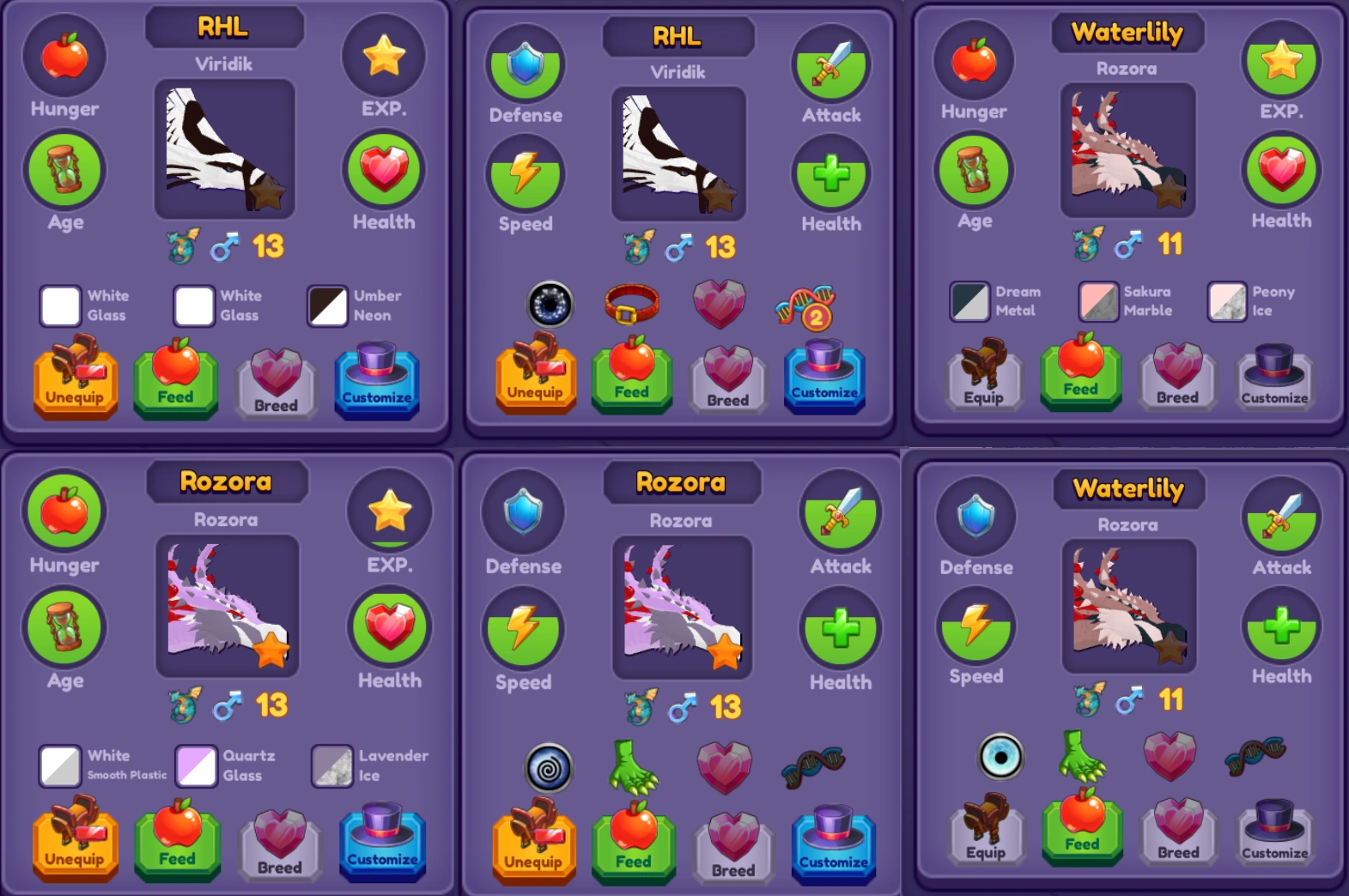Select the Quartz Glass color swatch

(x=197, y=766)
